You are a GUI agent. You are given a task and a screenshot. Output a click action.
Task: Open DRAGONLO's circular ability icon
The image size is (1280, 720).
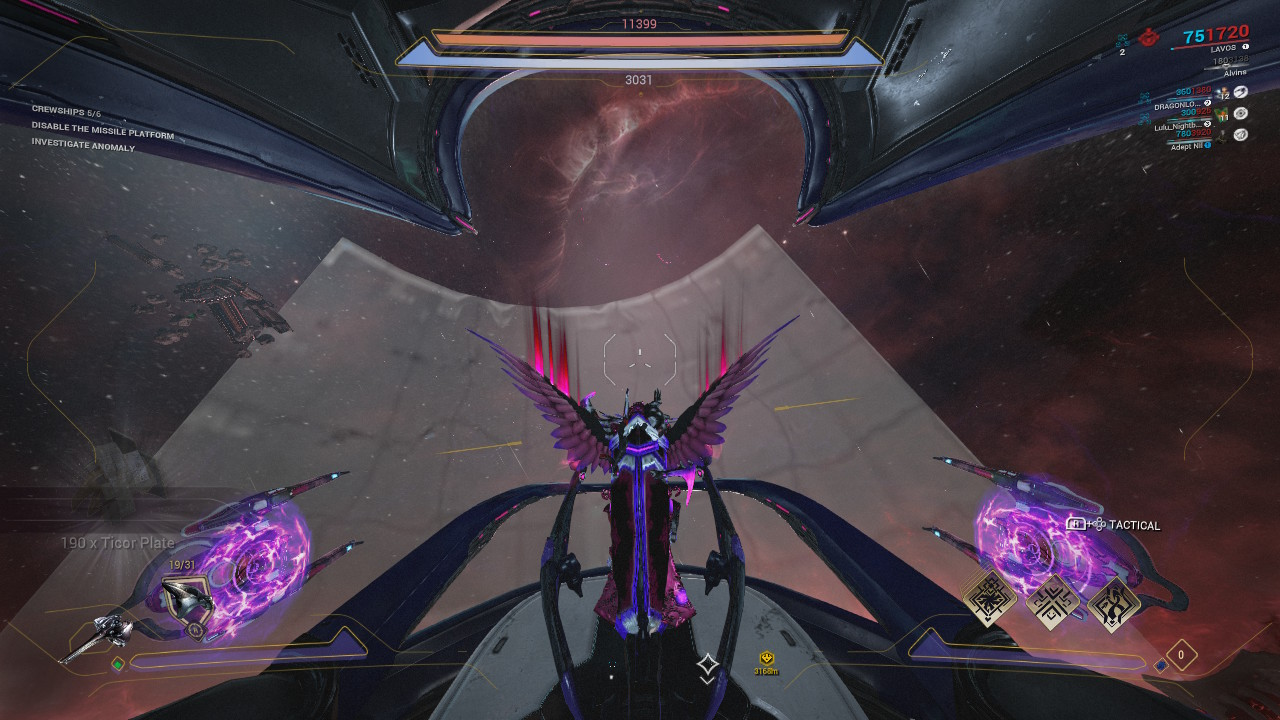click(x=1241, y=91)
